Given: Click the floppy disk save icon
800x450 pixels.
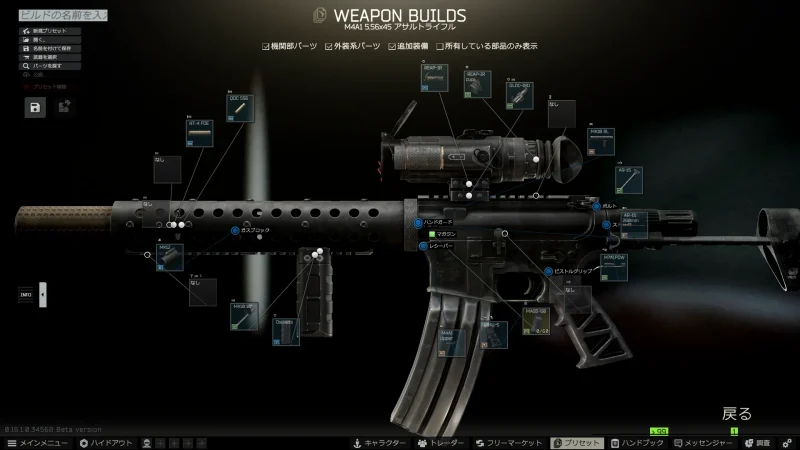Looking at the screenshot, I should 35,108.
